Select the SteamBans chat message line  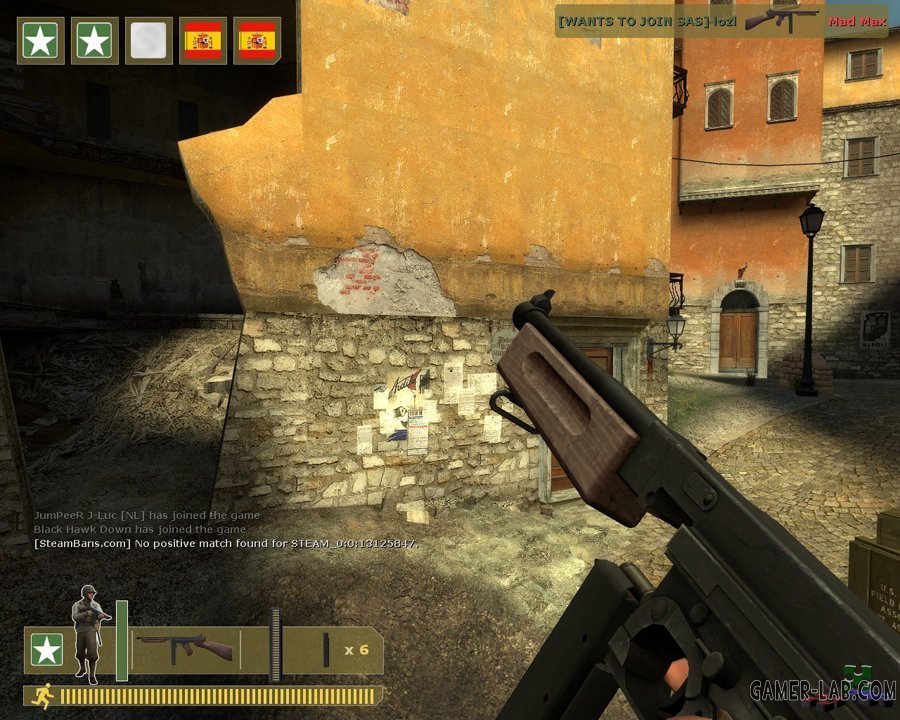point(225,543)
